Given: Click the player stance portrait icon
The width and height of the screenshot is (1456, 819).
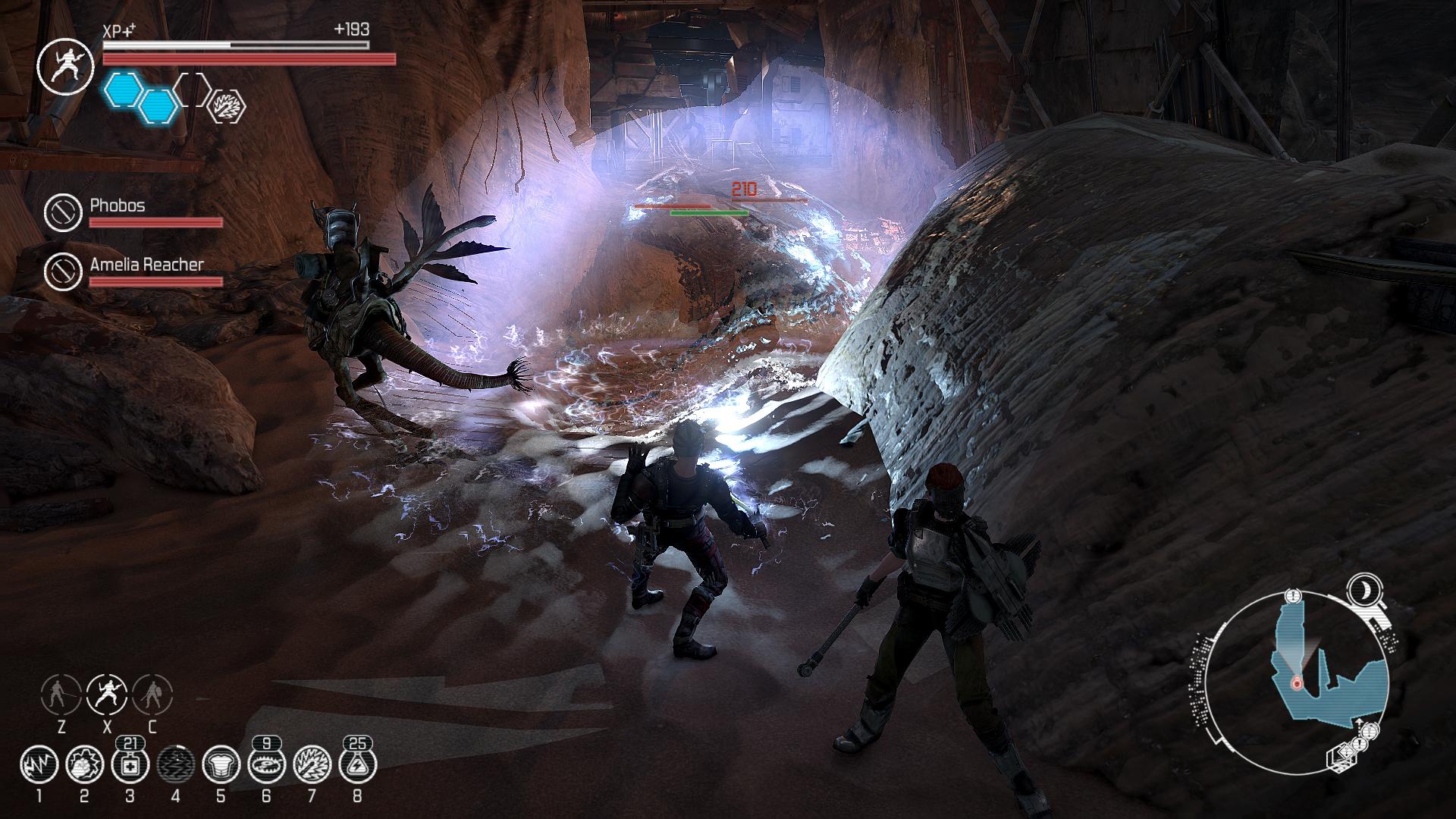Looking at the screenshot, I should click(x=65, y=67).
